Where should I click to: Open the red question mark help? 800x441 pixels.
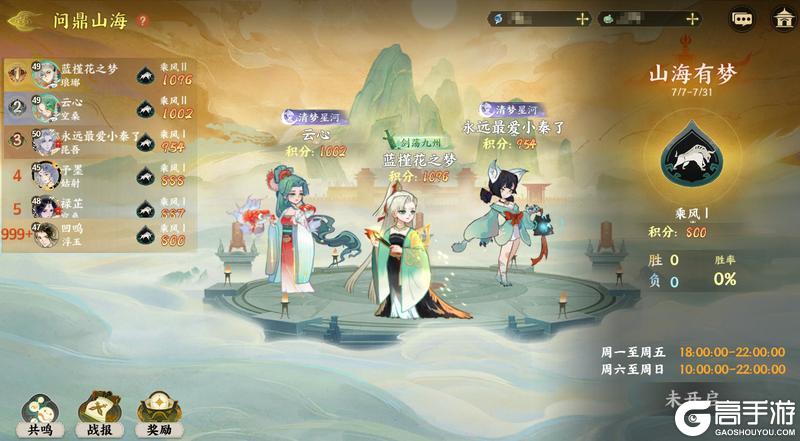142,20
